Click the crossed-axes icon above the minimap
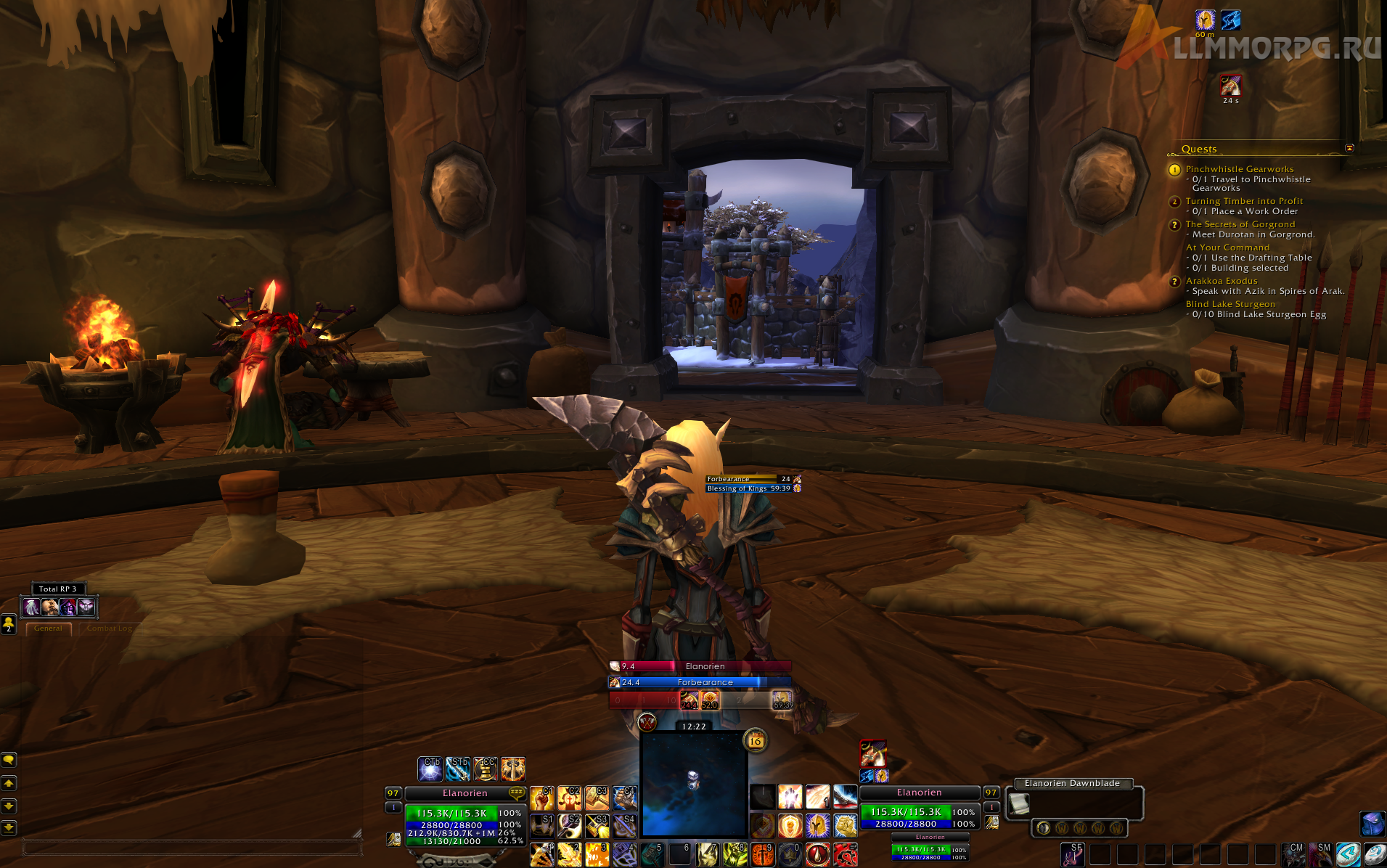The height and width of the screenshot is (868, 1387). point(647,722)
